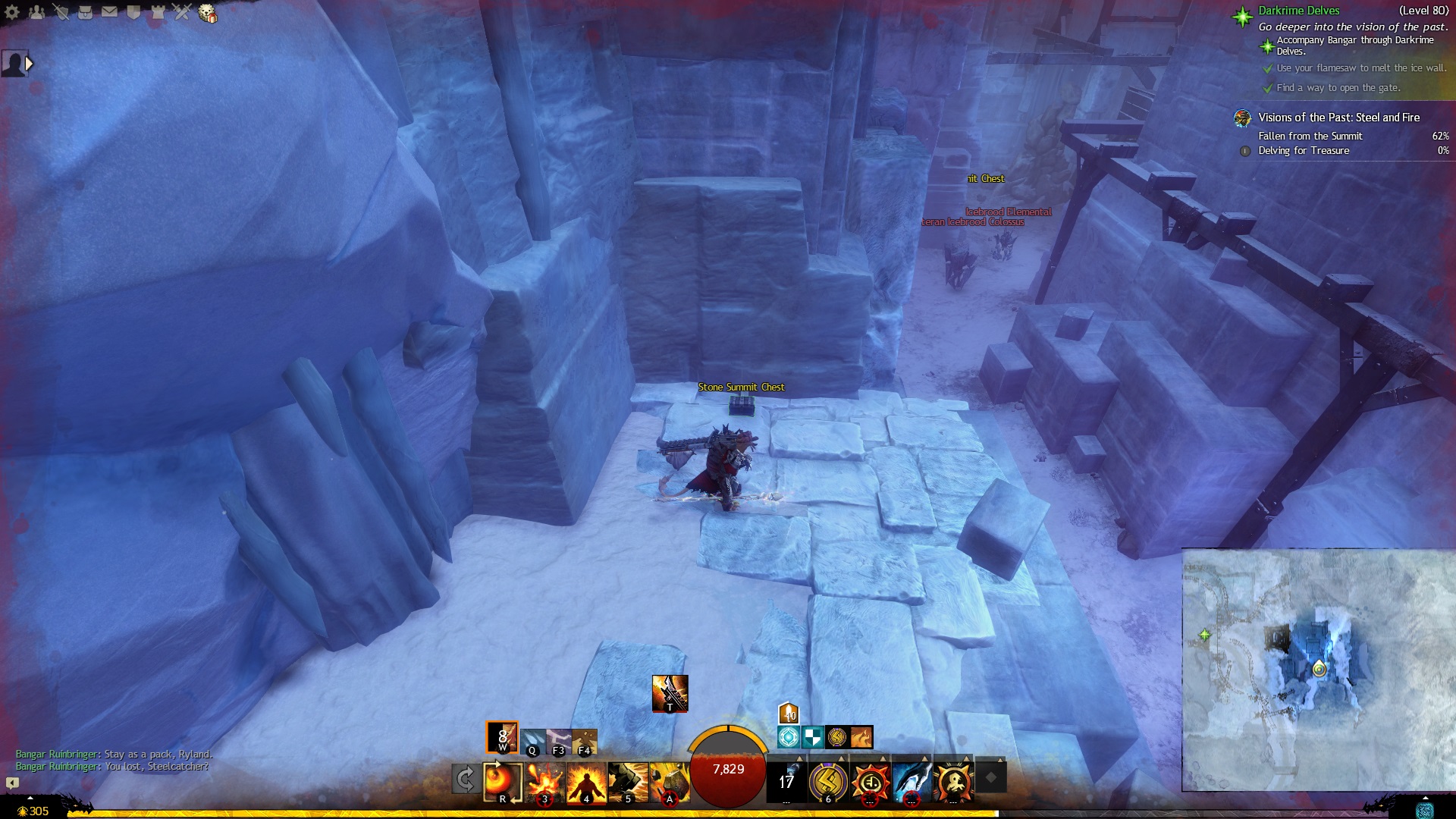Use the flamesaw special action skill
Viewport: 1456px width, 819px height.
click(x=670, y=693)
